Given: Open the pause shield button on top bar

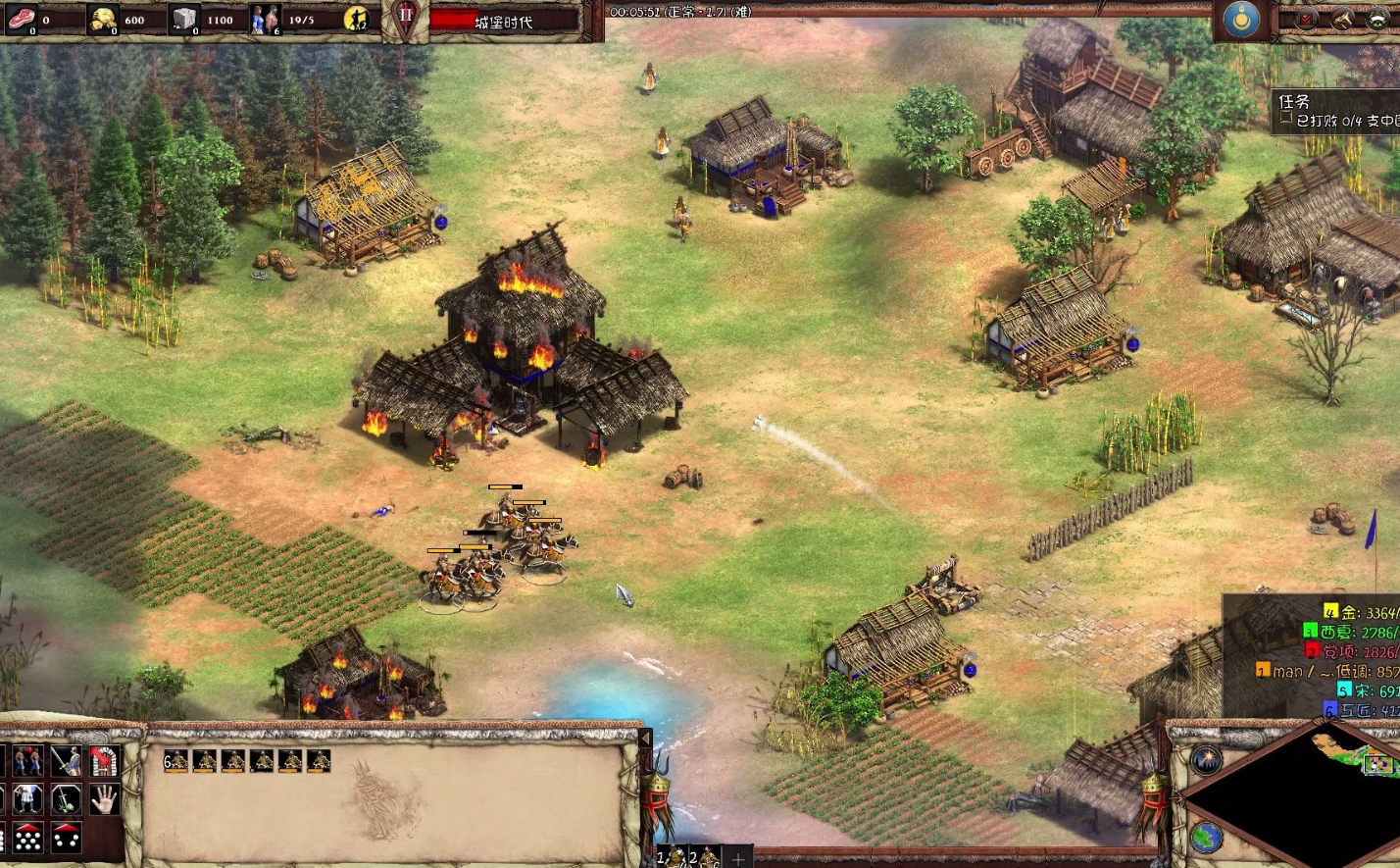Looking at the screenshot, I should (406, 18).
